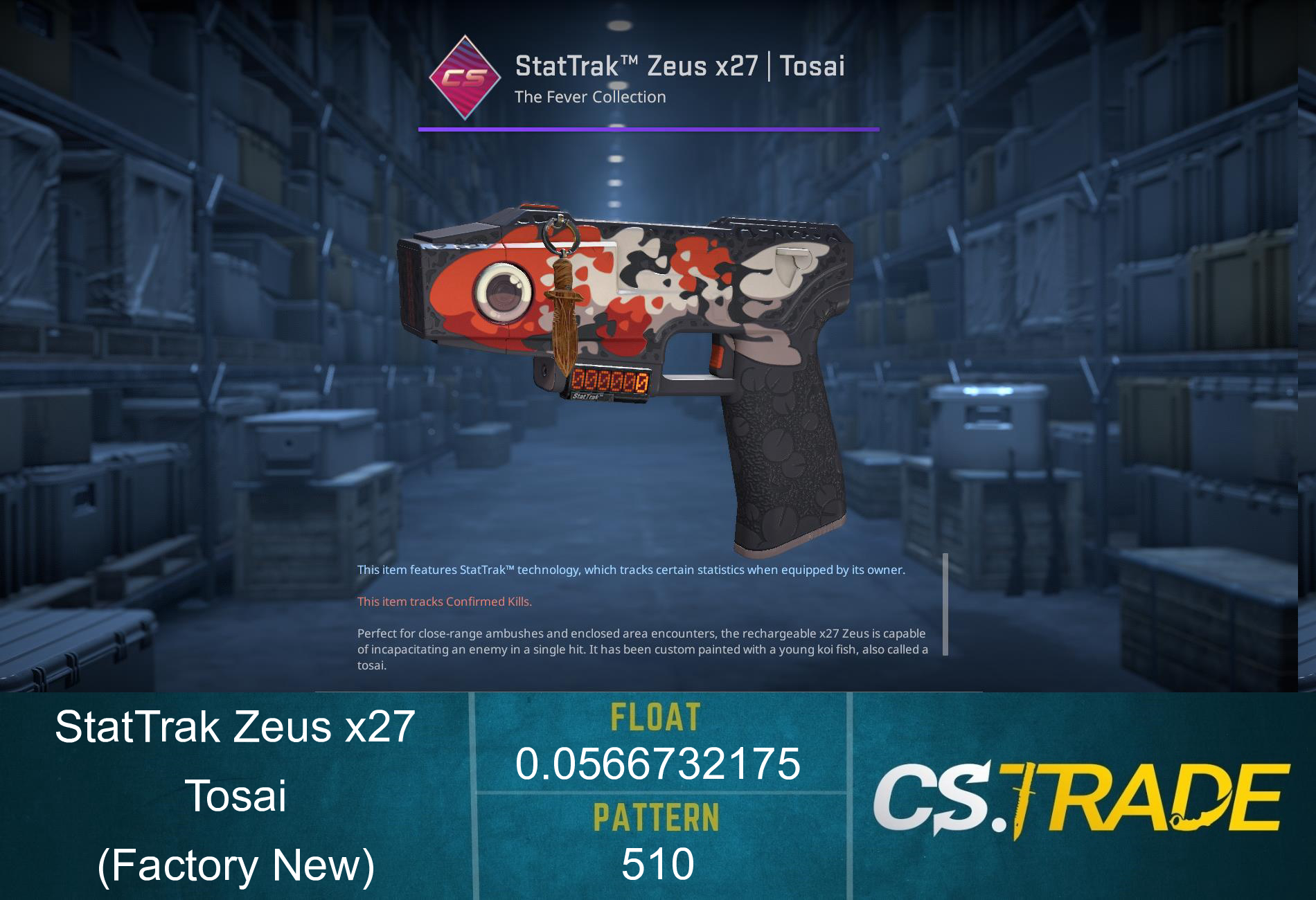
Task: Click the Confirmed Kills tracking text
Action: (x=444, y=602)
